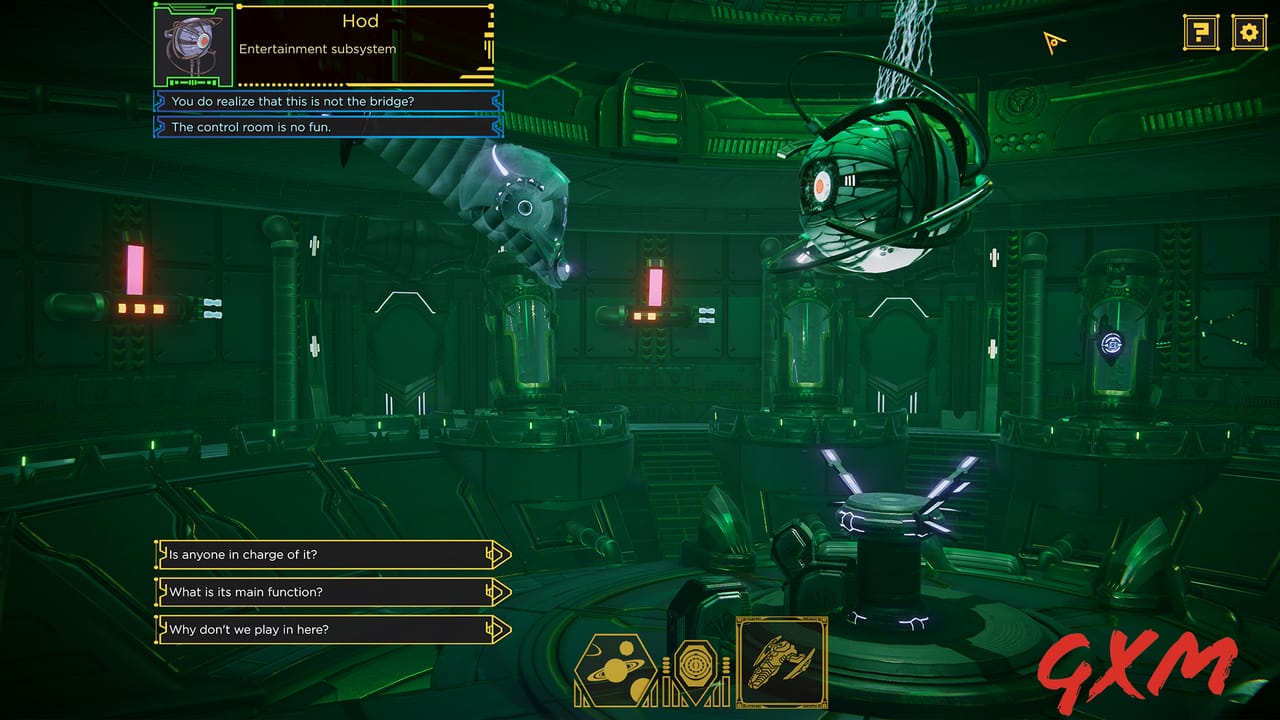1280x720 pixels.
Task: Choose the dialogue option 'What is its main function?'
Action: point(300,591)
